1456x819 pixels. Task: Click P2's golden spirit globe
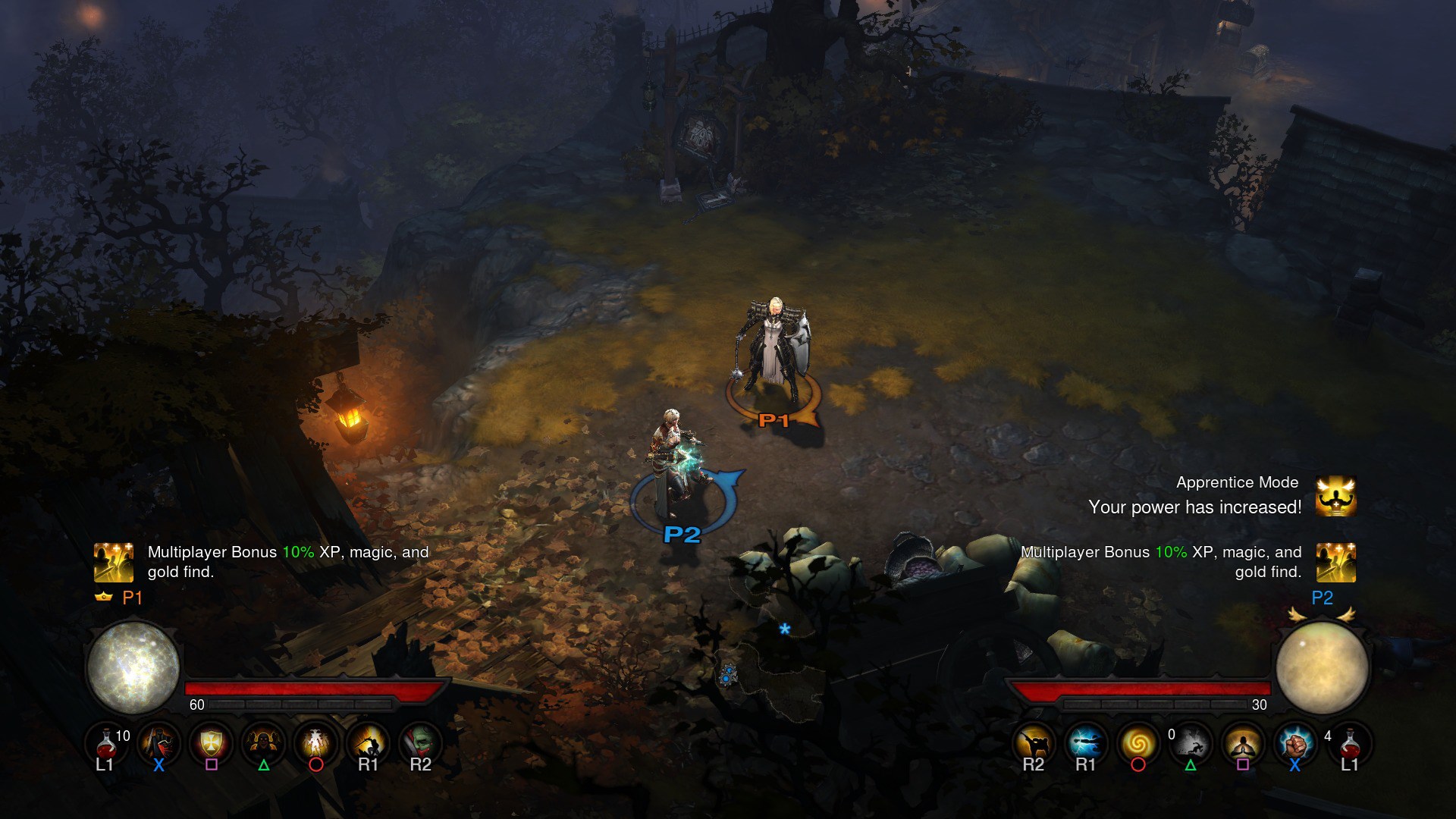[x=1322, y=667]
